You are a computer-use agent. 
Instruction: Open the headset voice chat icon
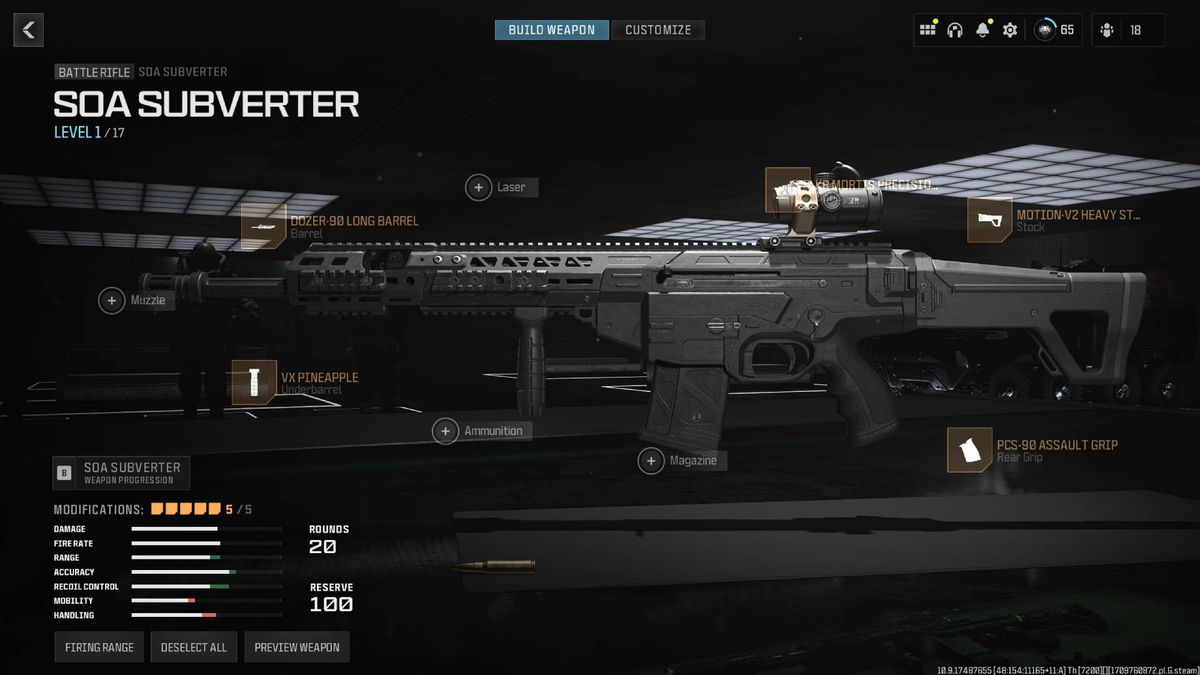(x=955, y=30)
